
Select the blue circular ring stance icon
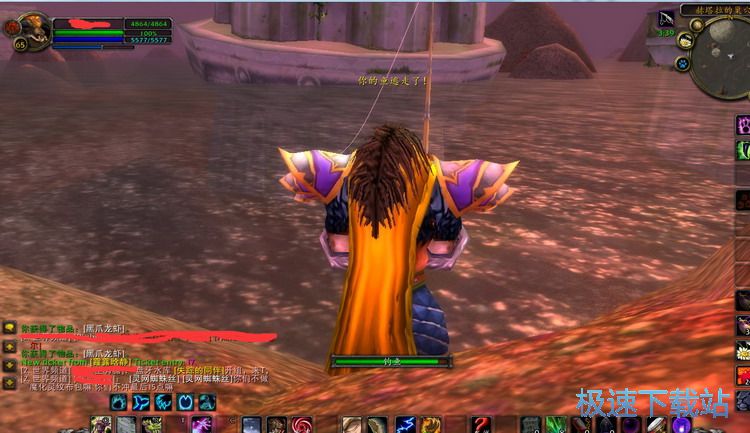pos(185,402)
